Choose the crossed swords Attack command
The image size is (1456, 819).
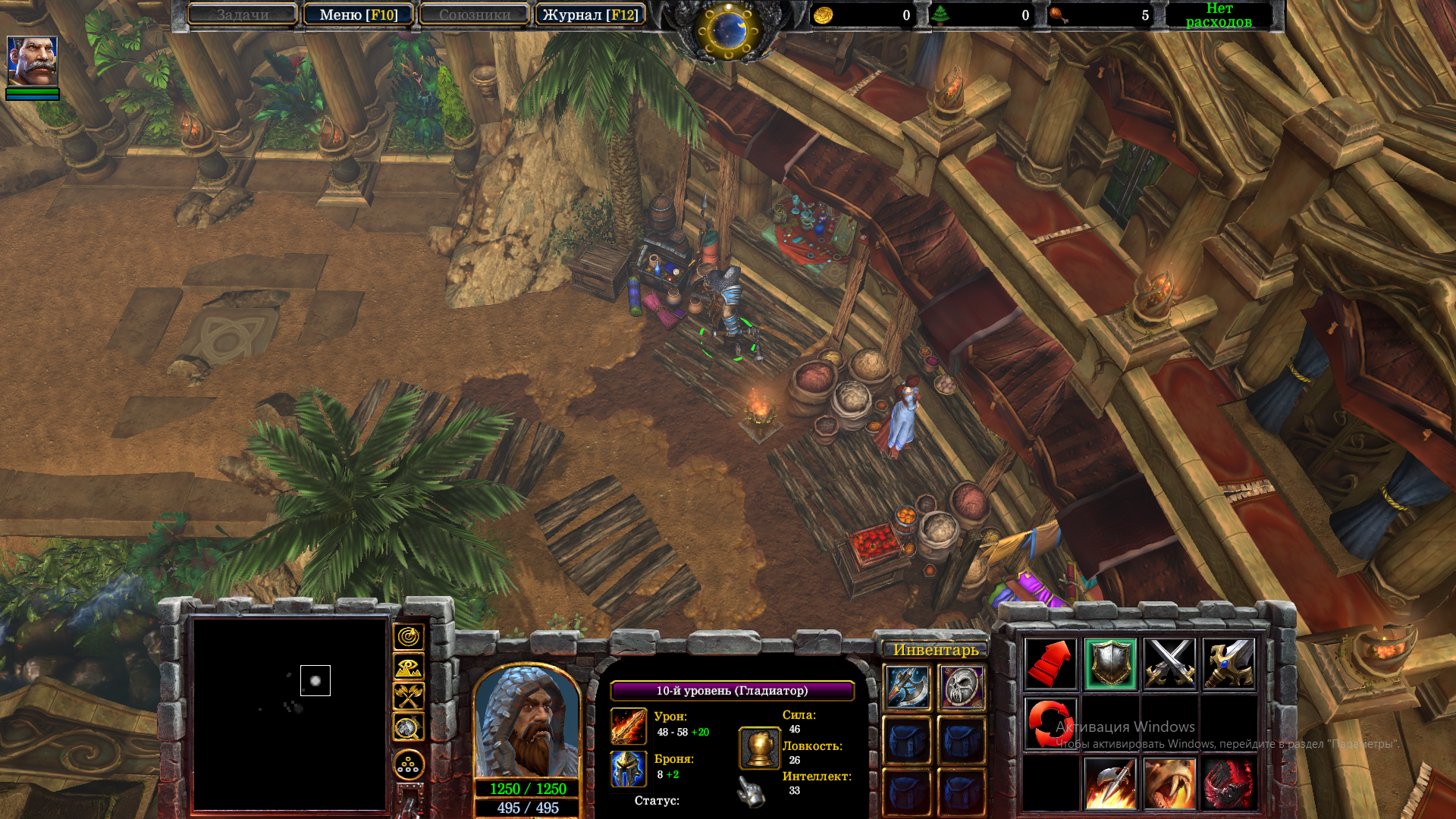[1169, 664]
